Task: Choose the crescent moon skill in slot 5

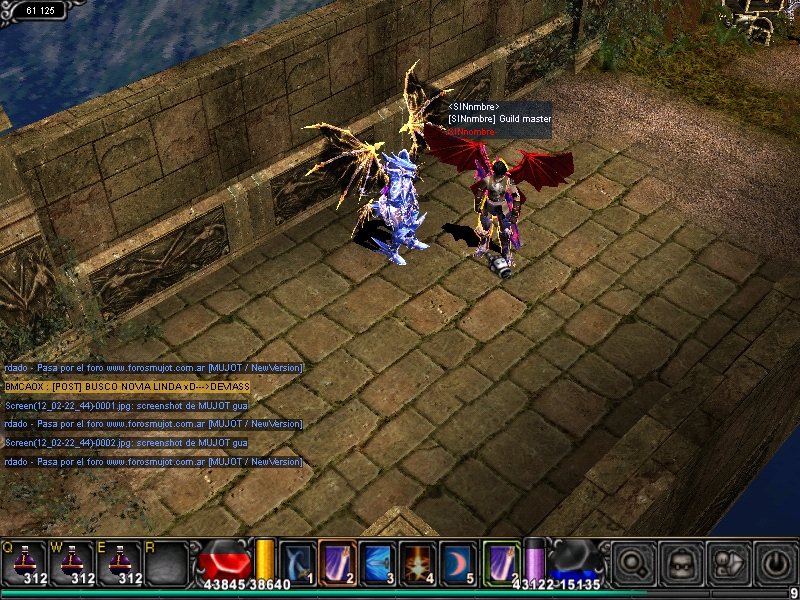Action: pyautogui.click(x=457, y=561)
